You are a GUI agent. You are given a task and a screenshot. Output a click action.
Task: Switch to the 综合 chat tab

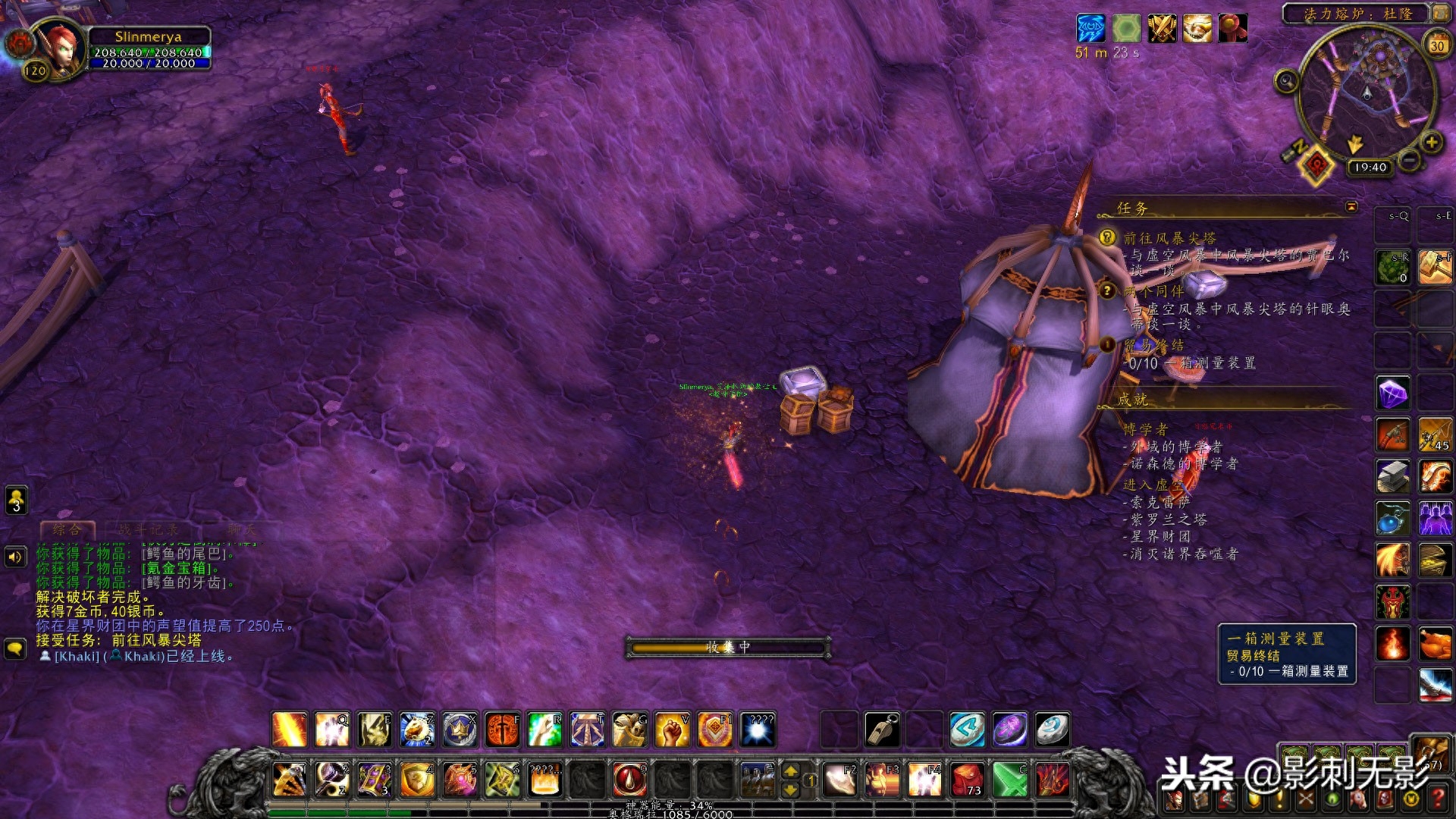coord(67,529)
